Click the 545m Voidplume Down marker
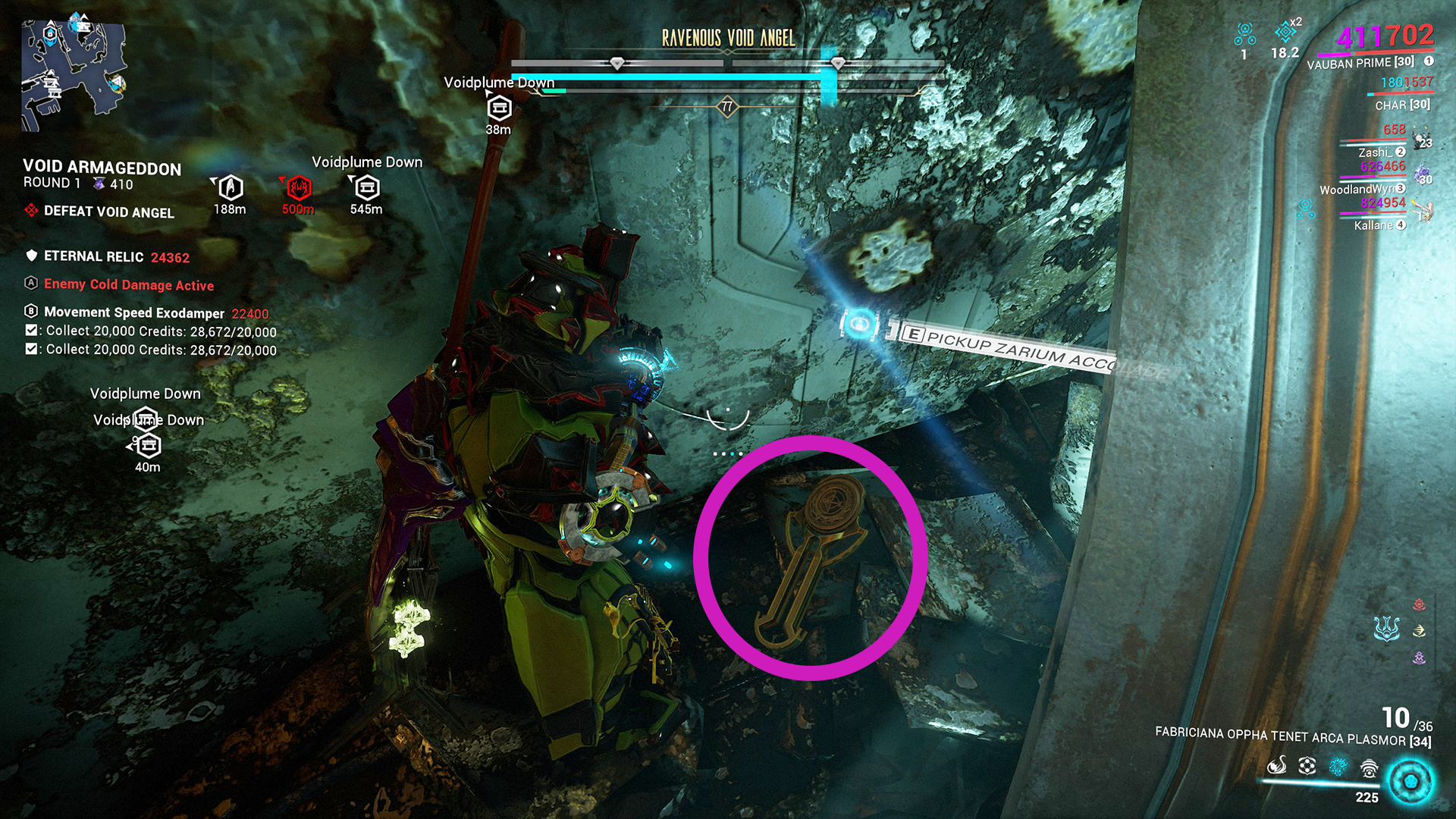This screenshot has width=1456, height=819. coord(367,187)
